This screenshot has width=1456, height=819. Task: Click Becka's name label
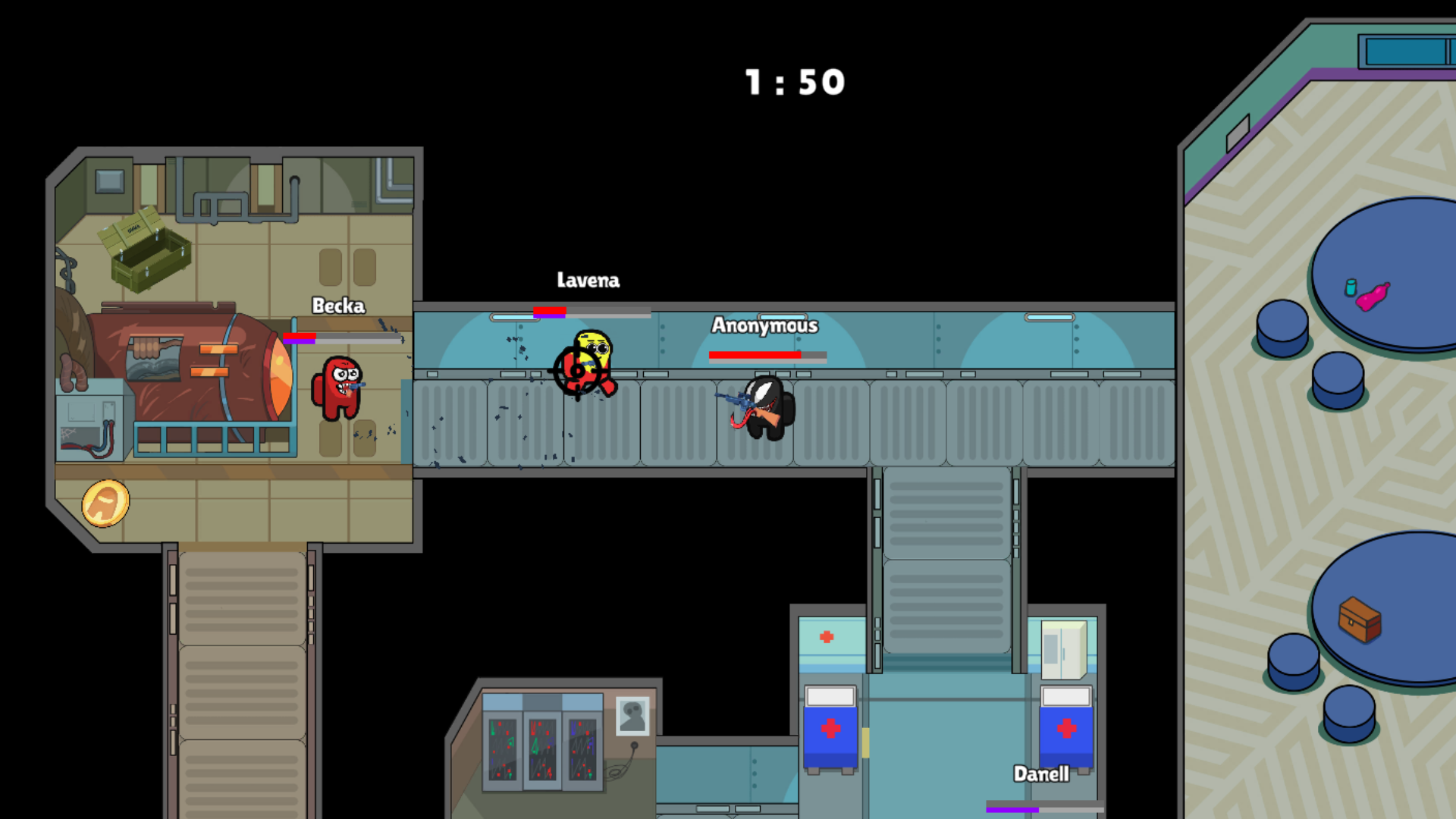coord(338,306)
